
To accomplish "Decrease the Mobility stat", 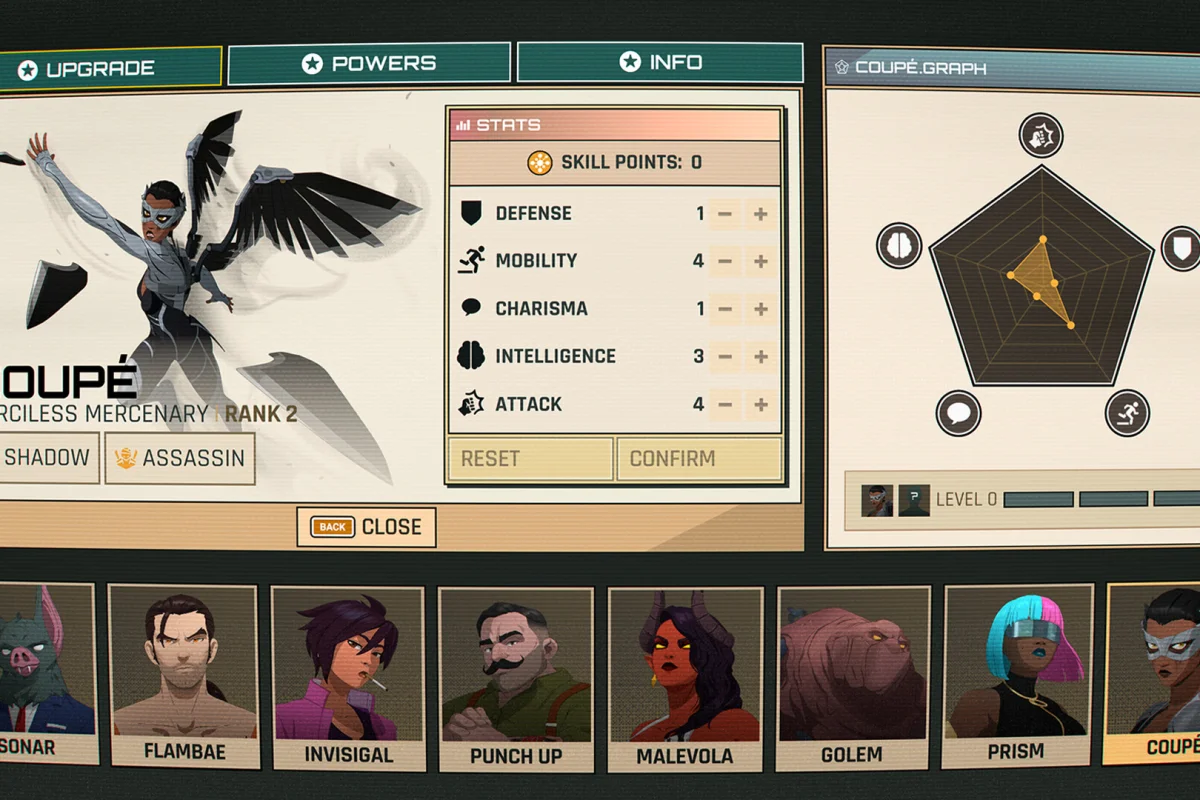I will pyautogui.click(x=725, y=262).
